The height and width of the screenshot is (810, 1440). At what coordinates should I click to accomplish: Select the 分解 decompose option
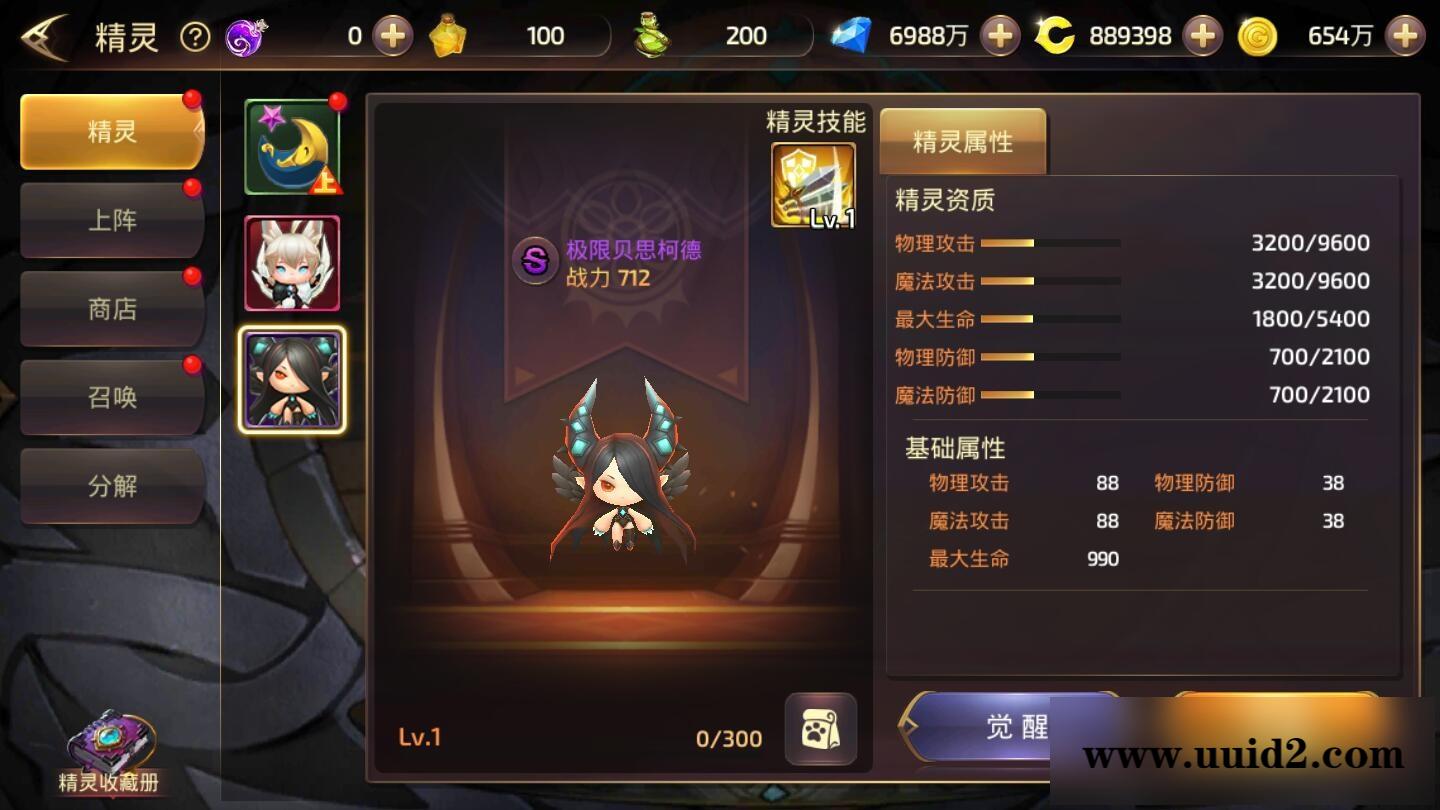[111, 485]
